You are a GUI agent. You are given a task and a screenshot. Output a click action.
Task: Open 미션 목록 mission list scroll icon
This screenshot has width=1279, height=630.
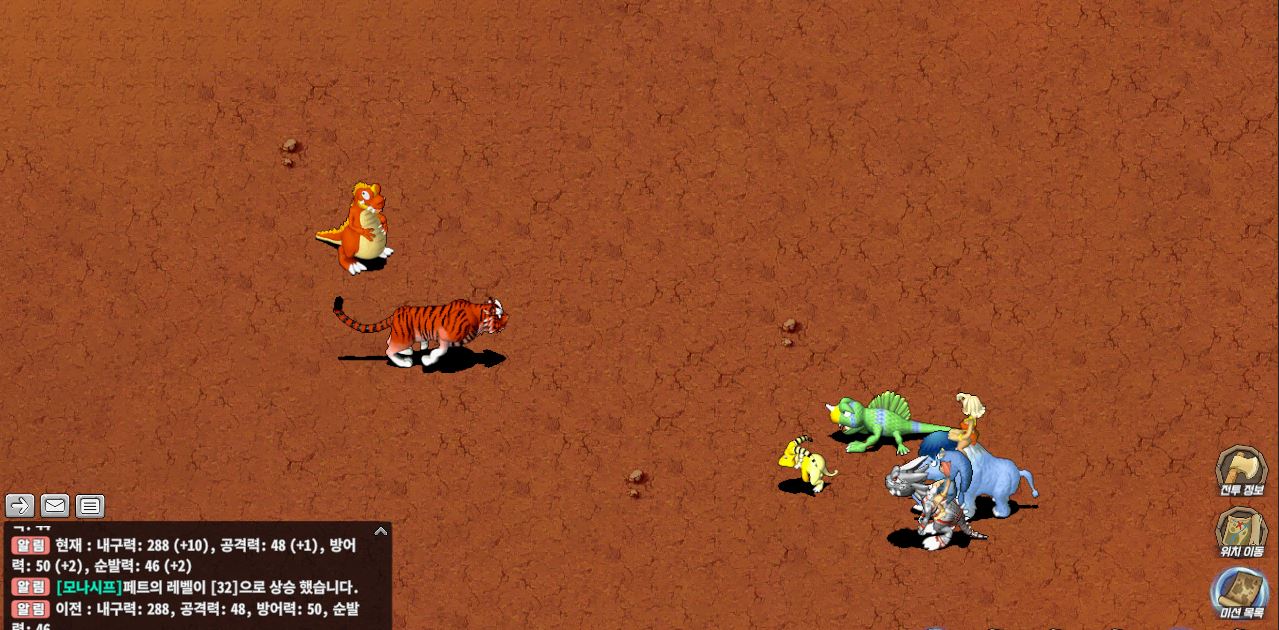(x=1241, y=592)
